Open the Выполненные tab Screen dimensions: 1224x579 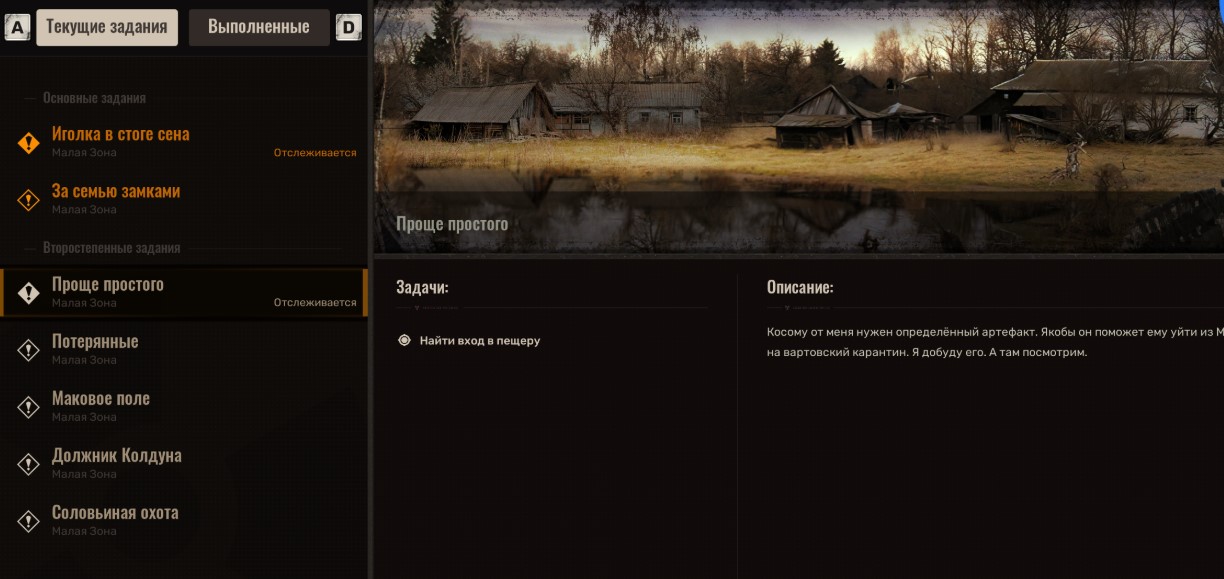click(x=259, y=27)
